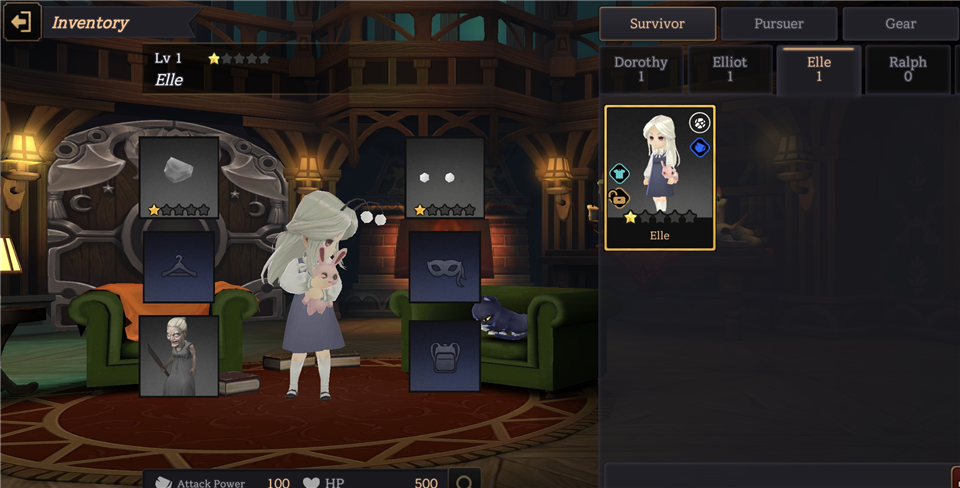Open the Pursuer tab
This screenshot has height=488, width=960.
click(x=779, y=23)
